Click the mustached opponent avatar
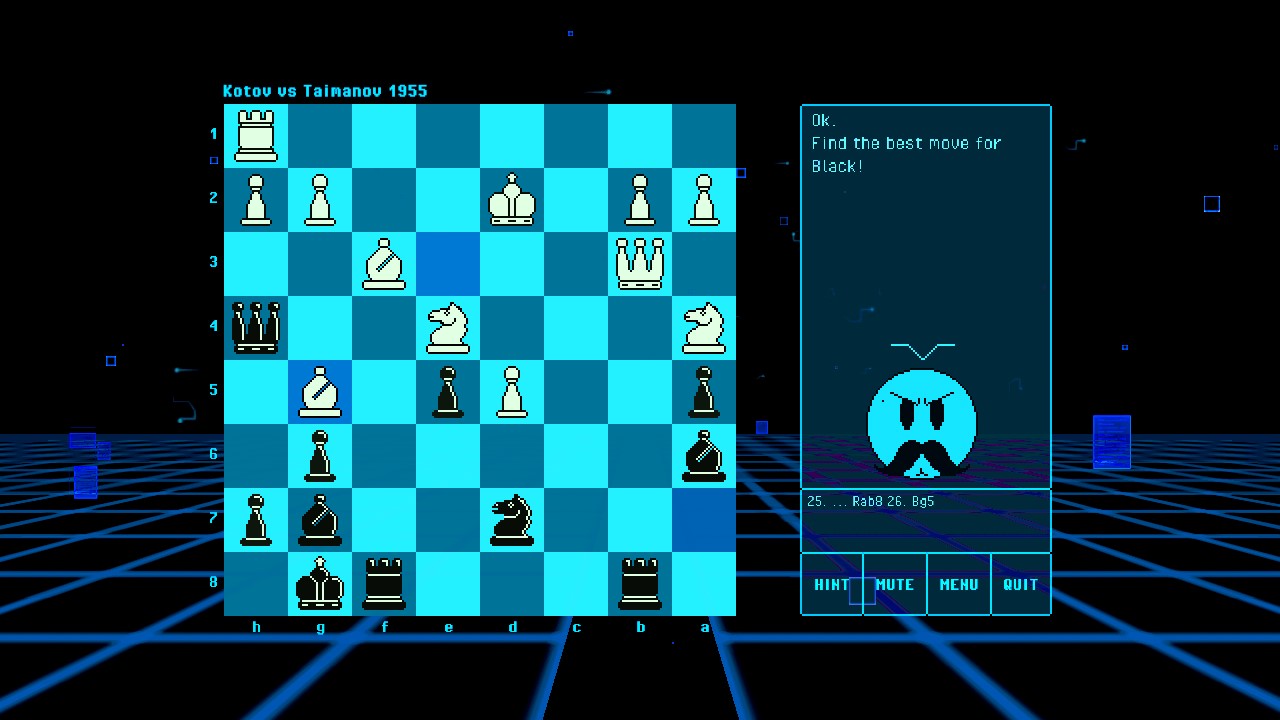The image size is (1280, 720). click(x=922, y=424)
